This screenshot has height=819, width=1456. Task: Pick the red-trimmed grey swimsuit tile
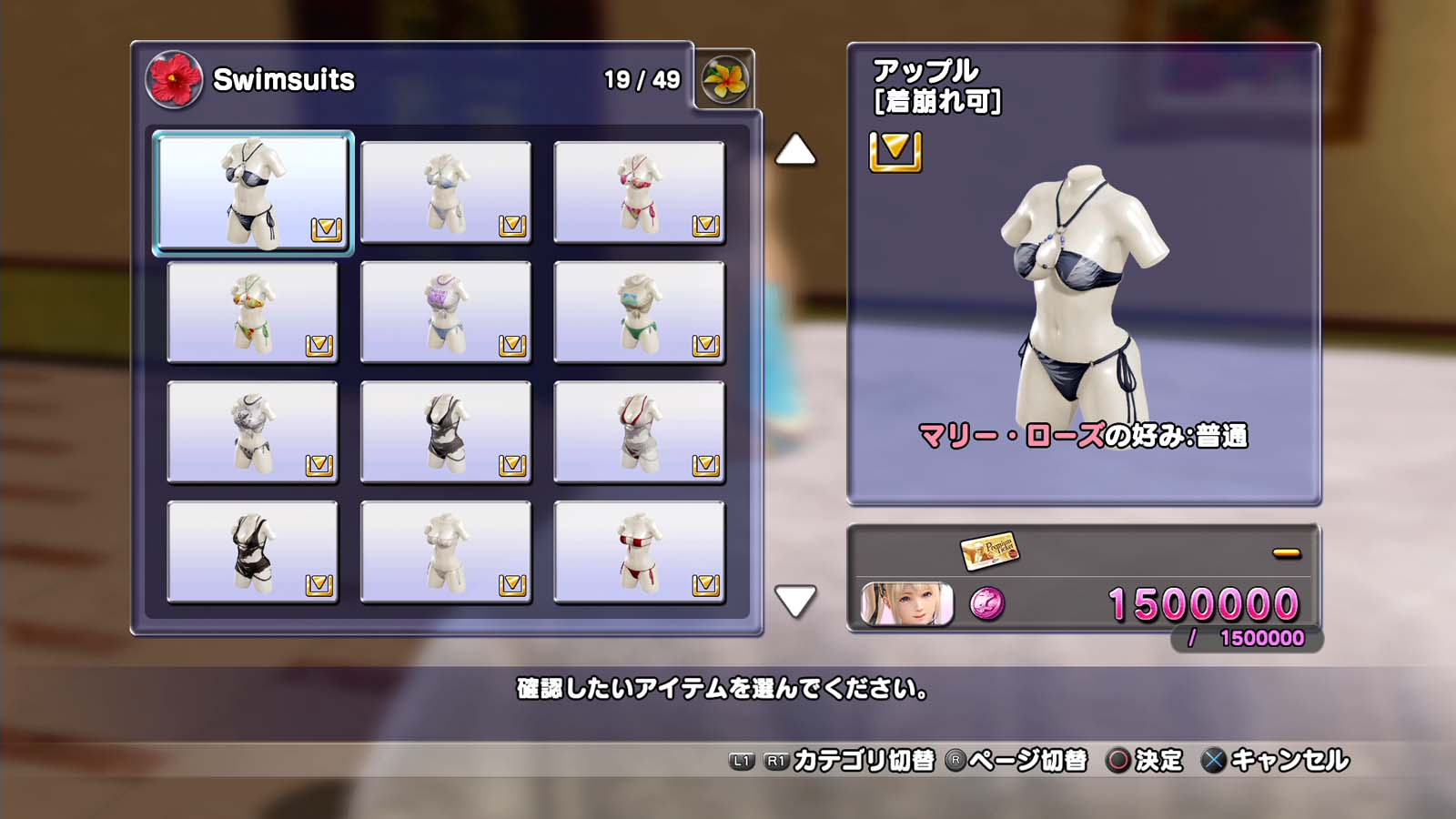click(x=639, y=432)
